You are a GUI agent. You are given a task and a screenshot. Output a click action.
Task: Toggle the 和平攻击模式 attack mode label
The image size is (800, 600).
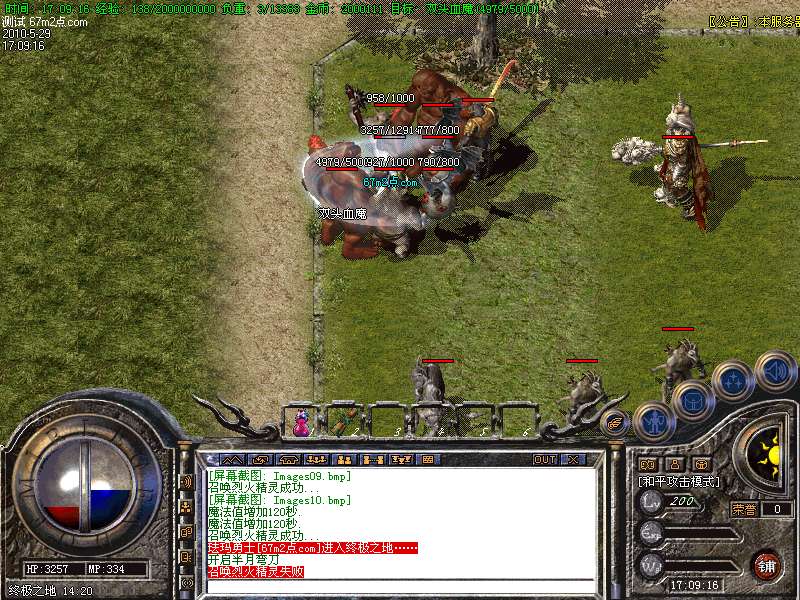[680, 481]
